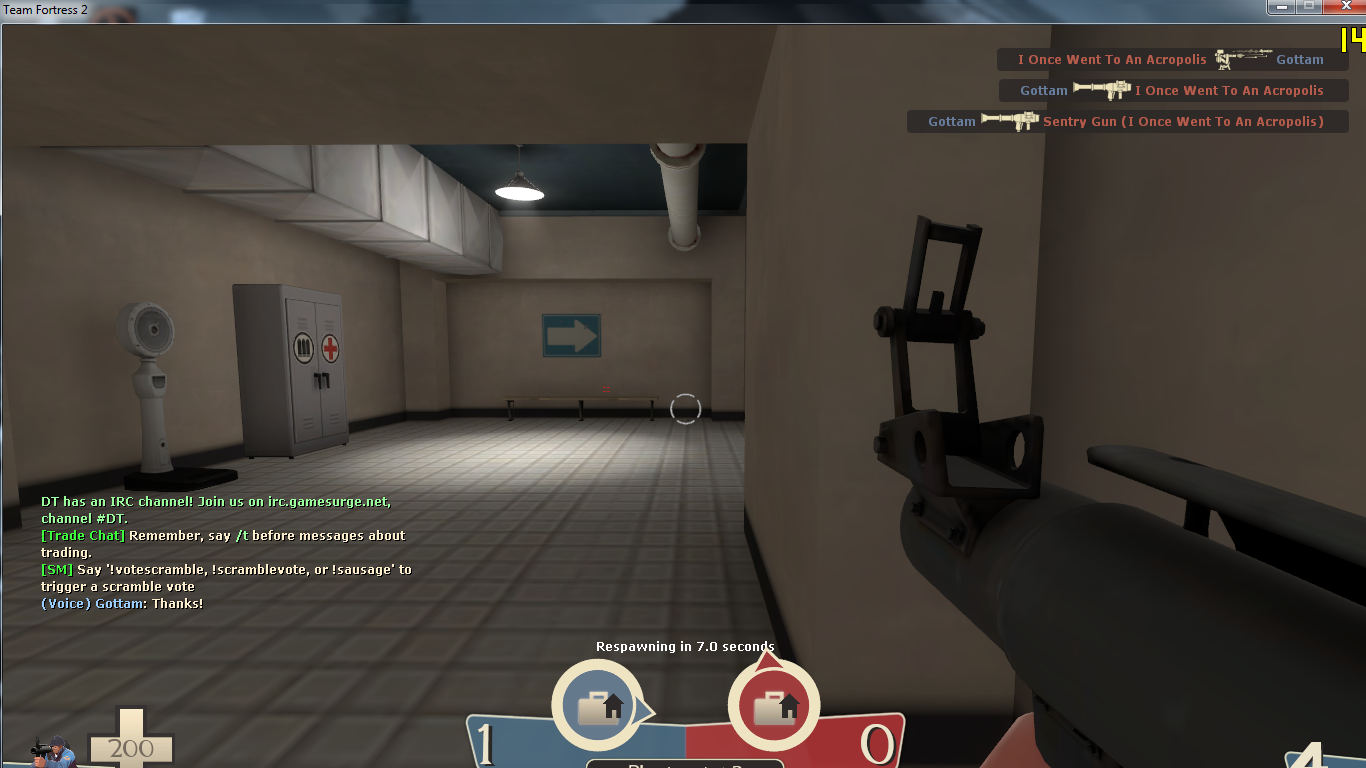Click the BLU team briefcase capture point icon
This screenshot has height=768, width=1366.
pos(597,704)
